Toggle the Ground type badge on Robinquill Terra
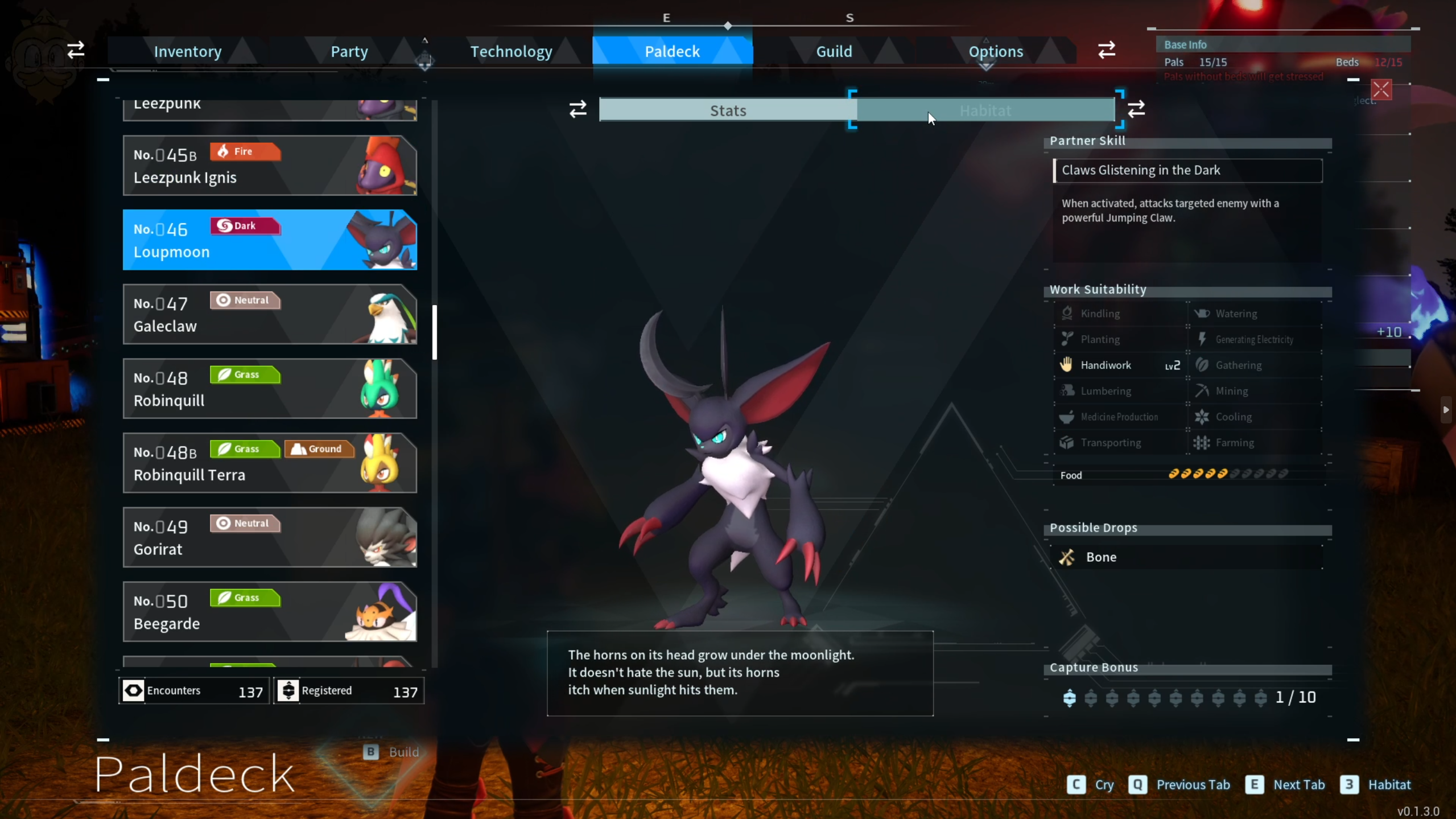 pyautogui.click(x=319, y=448)
